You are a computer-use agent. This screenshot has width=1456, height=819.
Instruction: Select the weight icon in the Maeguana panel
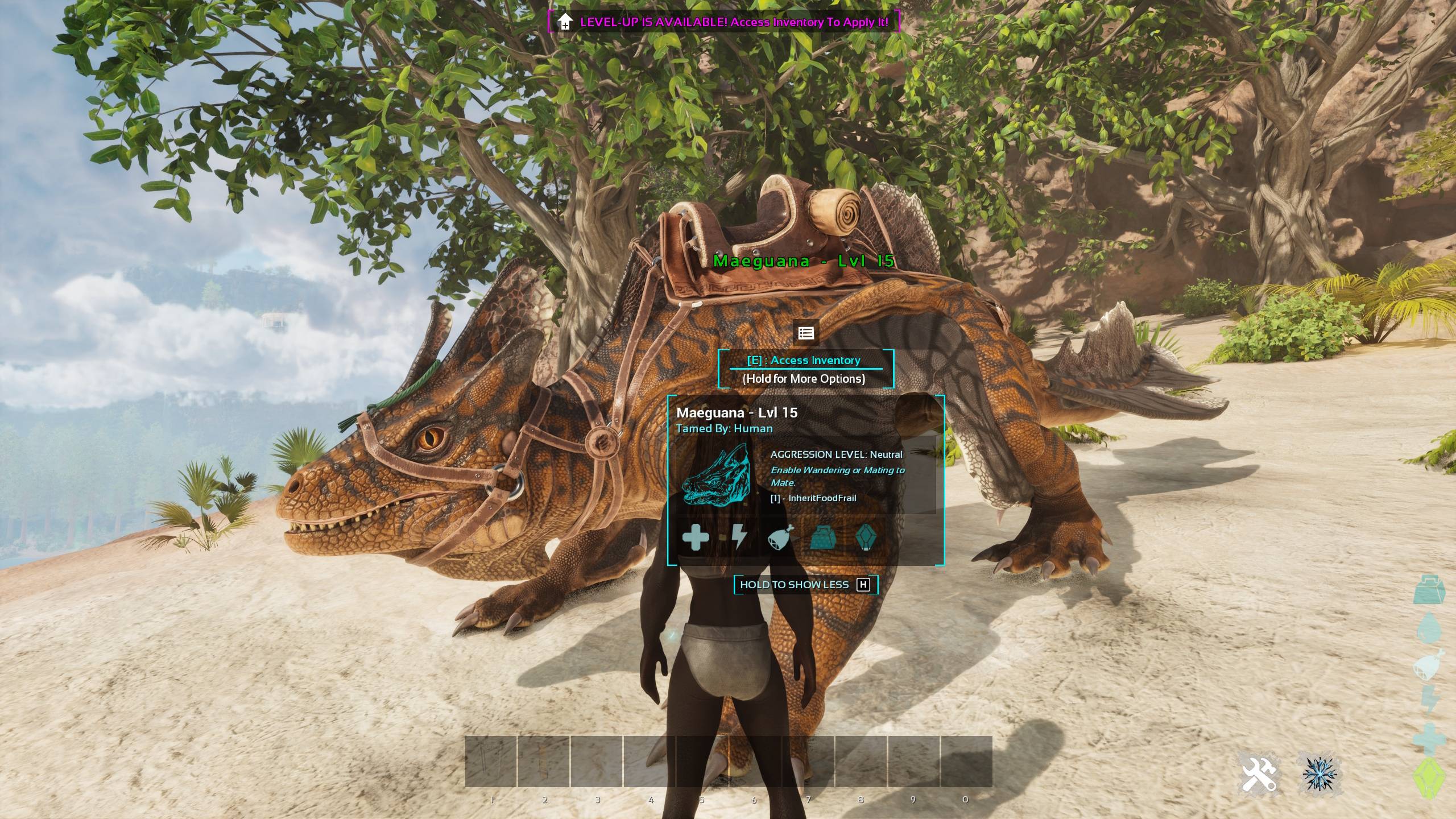[822, 537]
